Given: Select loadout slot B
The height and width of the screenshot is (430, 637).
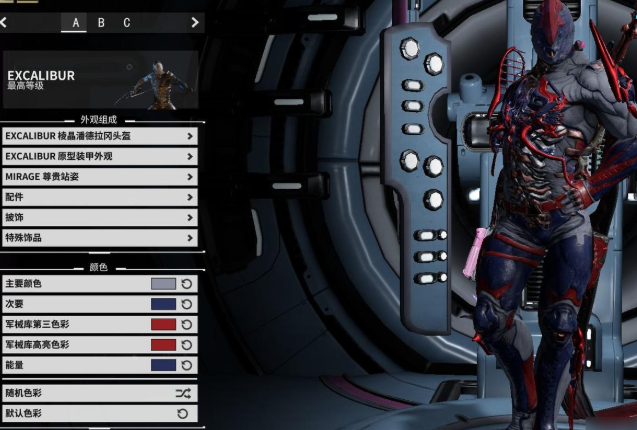Looking at the screenshot, I should pos(101,22).
